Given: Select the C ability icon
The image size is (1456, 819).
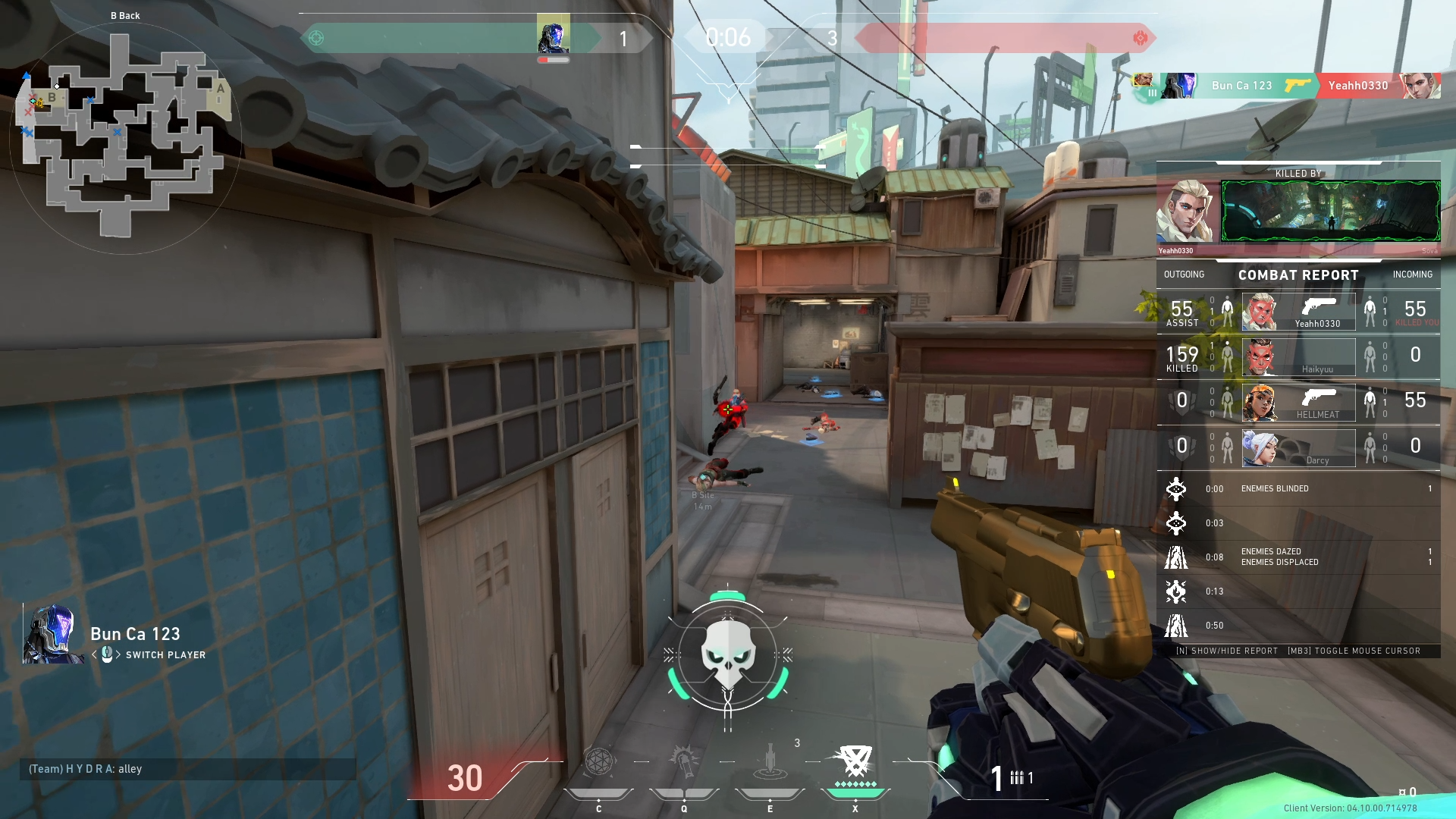Looking at the screenshot, I should click(598, 764).
